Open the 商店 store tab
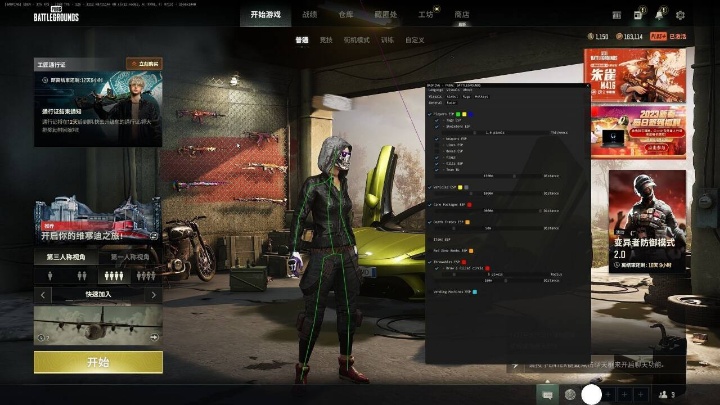Image resolution: width=720 pixels, height=405 pixels. pyautogui.click(x=461, y=15)
